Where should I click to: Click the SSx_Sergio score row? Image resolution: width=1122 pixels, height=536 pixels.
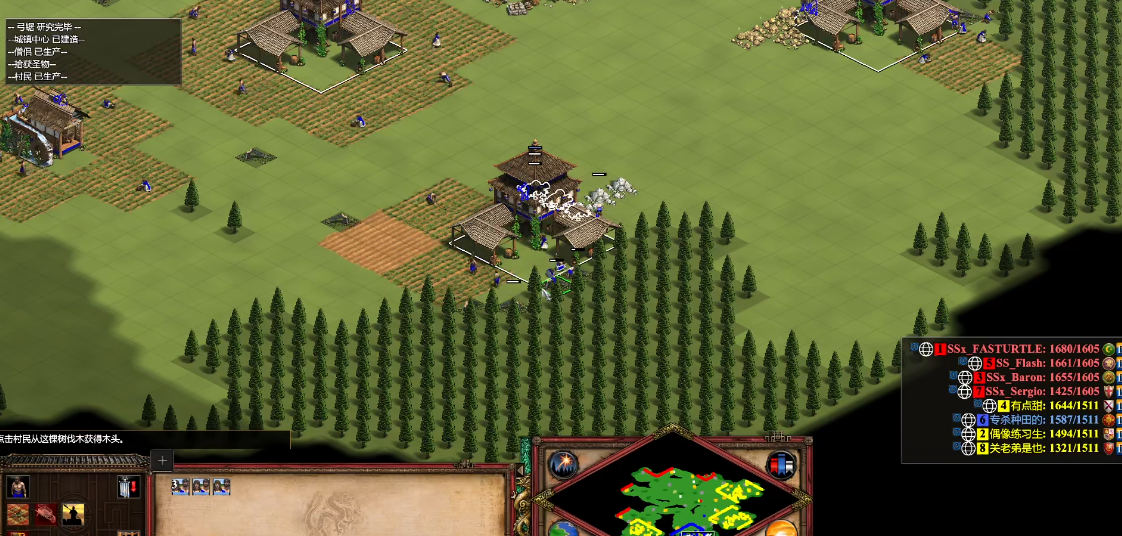point(1042,391)
